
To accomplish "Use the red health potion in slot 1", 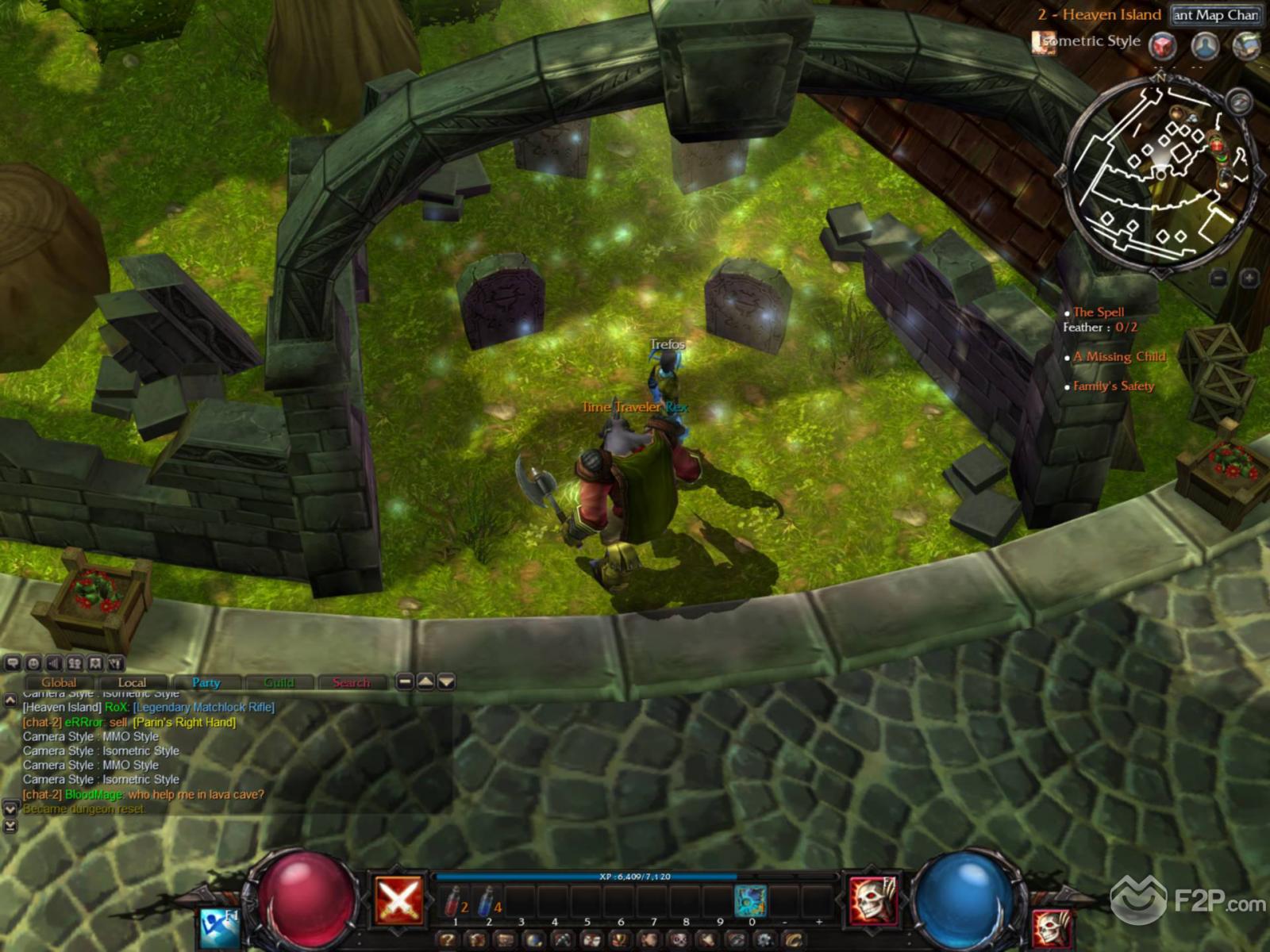I will [453, 901].
